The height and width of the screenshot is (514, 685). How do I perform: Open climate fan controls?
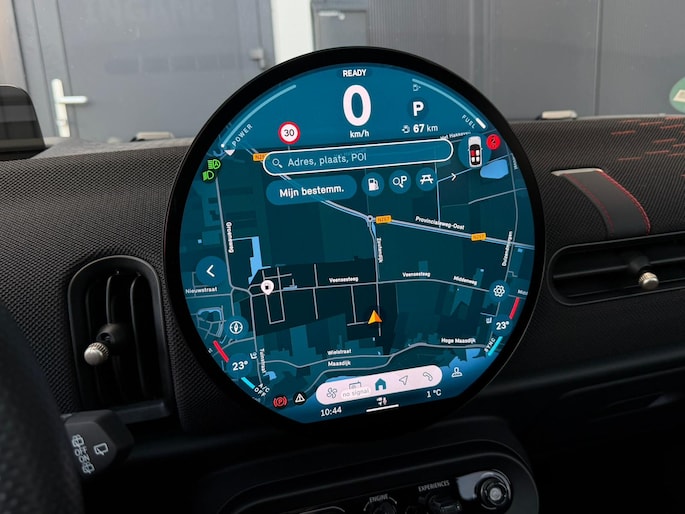pos(333,392)
